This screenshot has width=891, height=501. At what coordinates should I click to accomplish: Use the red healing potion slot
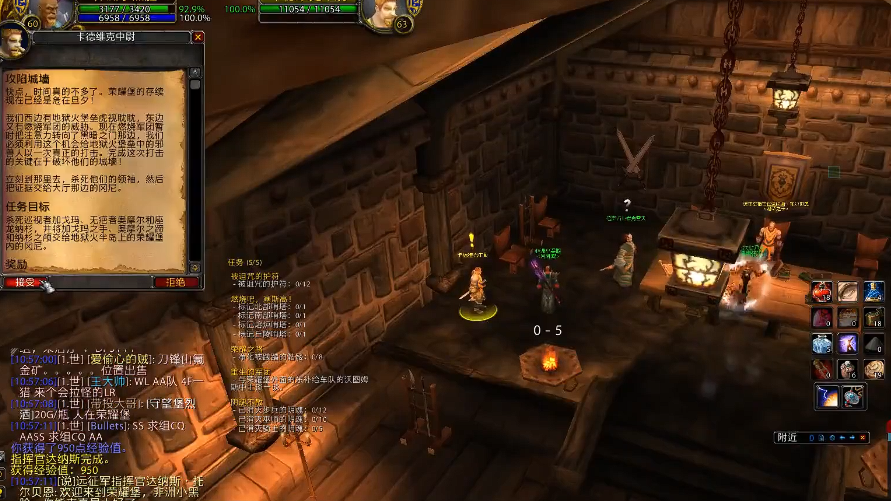coord(822,291)
